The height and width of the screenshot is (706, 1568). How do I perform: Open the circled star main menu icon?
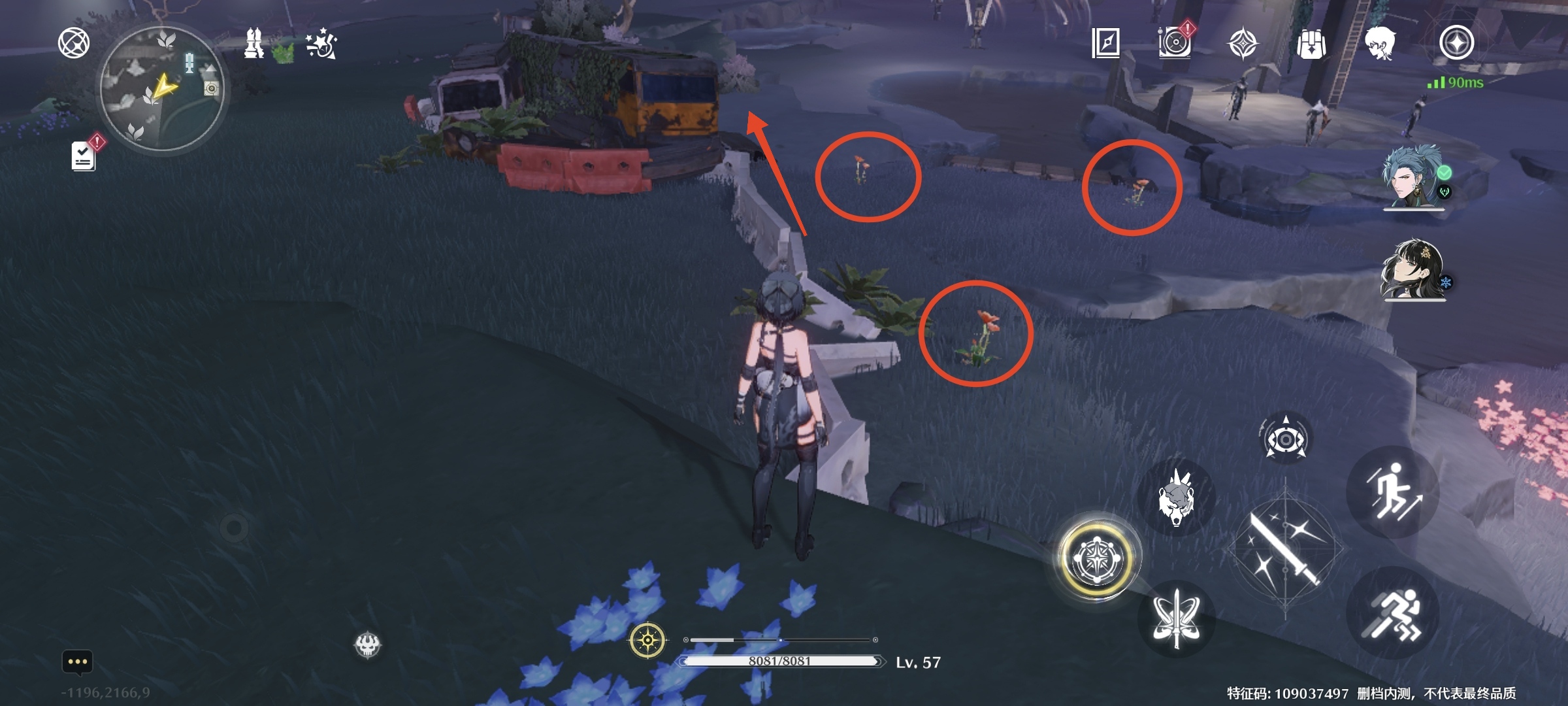[x=1456, y=43]
